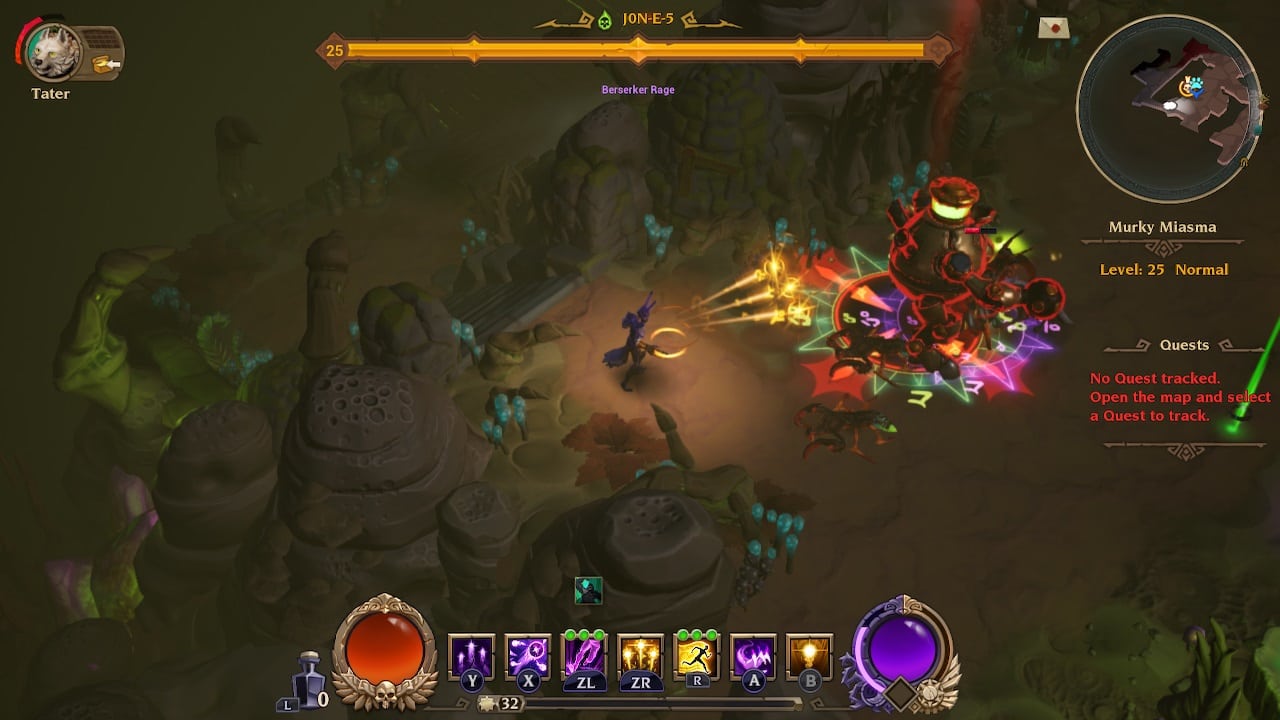This screenshot has width=1280, height=720.
Task: Select the Berserker Rage buff text
Action: click(637, 89)
